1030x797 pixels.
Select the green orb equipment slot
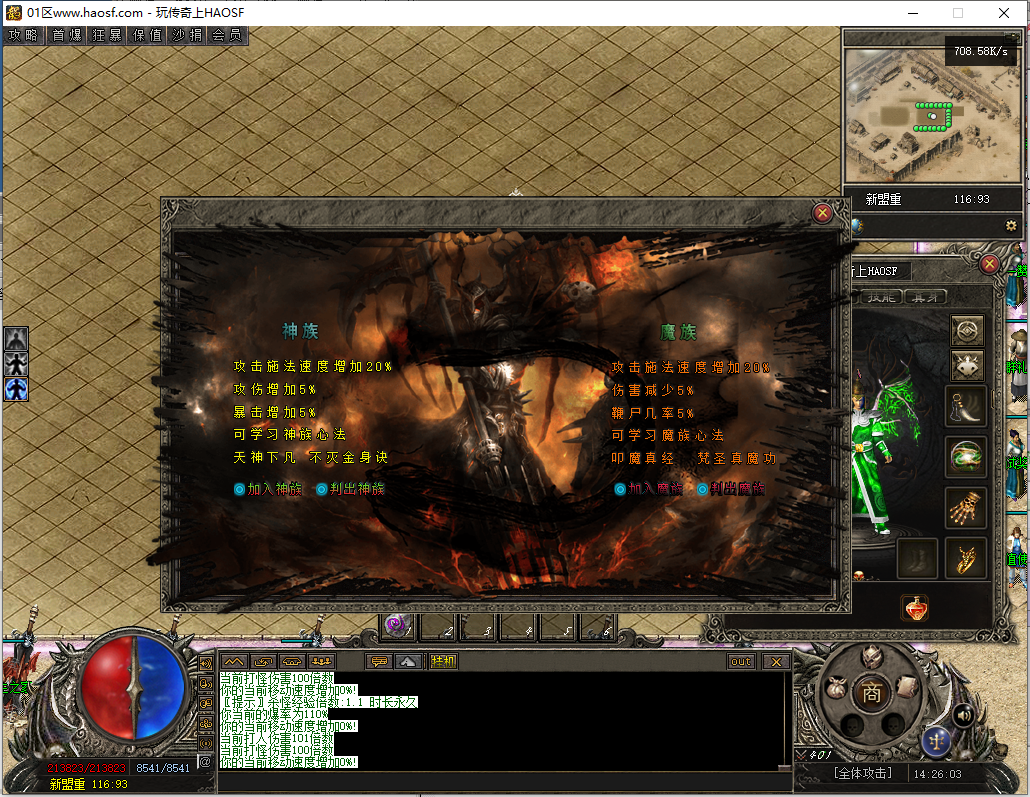point(966,457)
